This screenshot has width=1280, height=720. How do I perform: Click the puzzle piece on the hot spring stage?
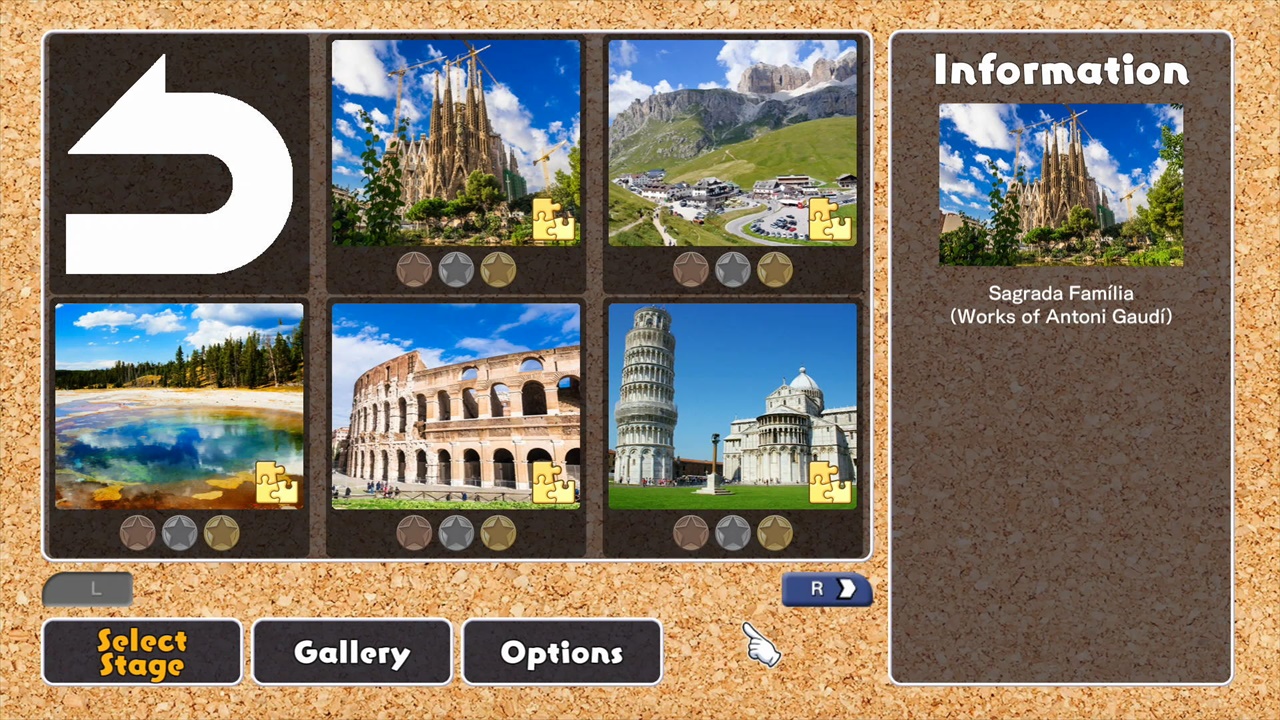[x=276, y=483]
